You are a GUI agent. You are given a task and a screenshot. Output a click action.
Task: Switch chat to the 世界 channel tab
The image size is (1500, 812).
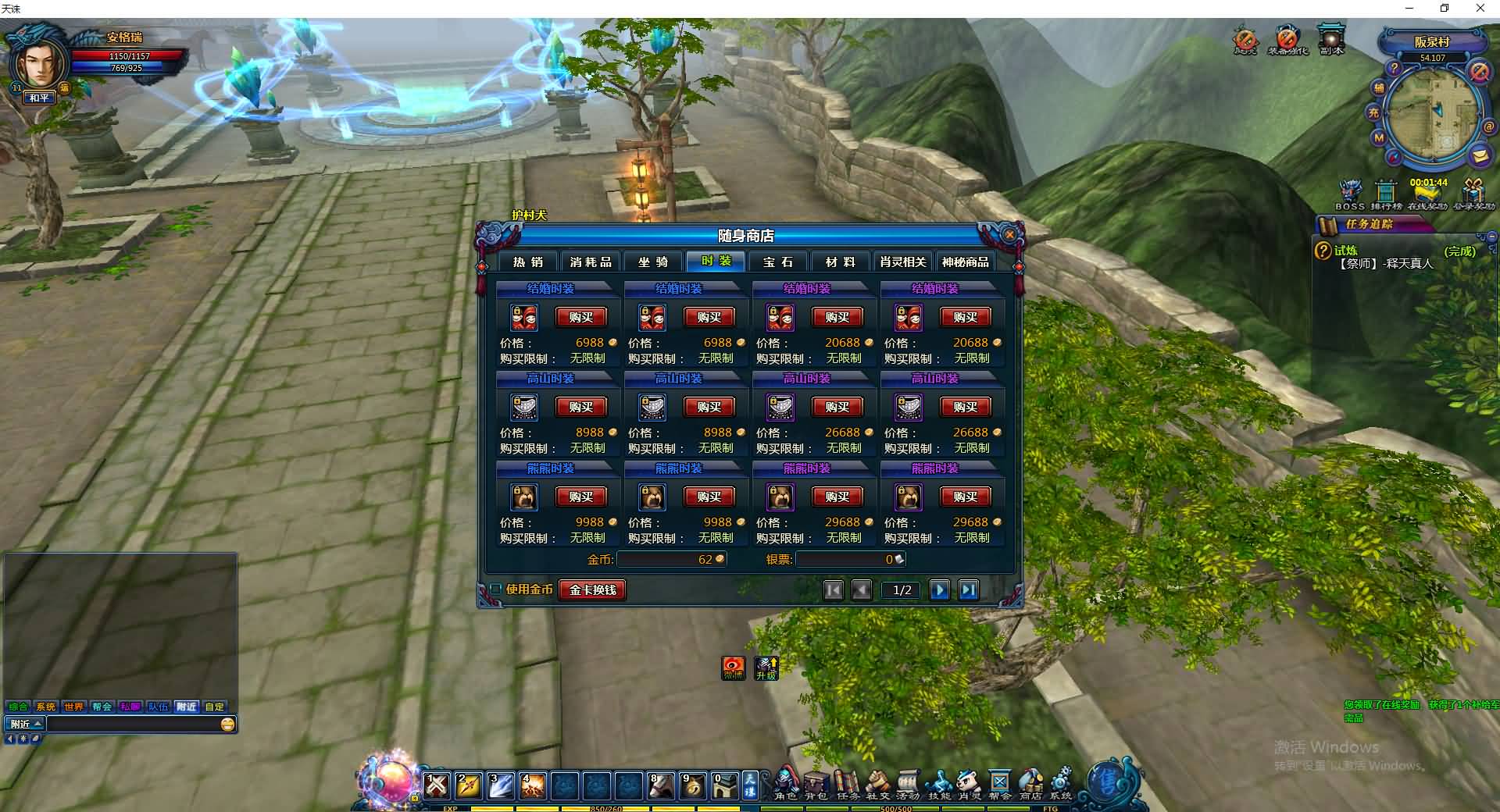point(73,707)
